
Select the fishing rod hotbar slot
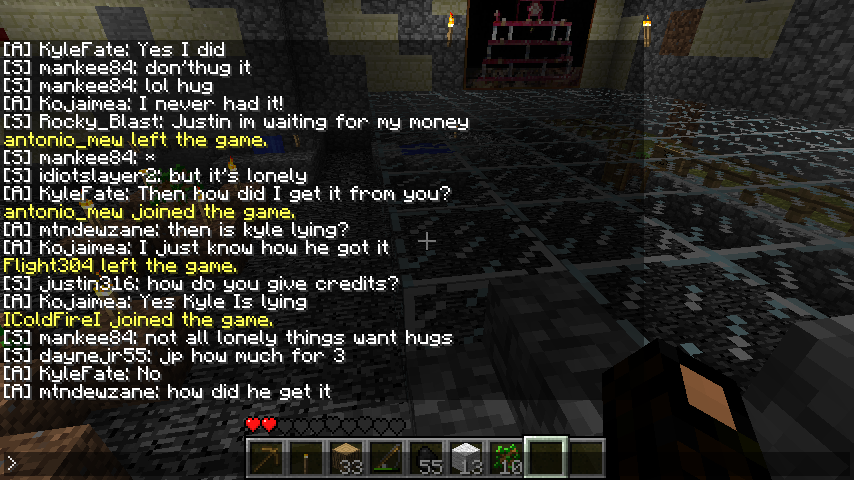pos(386,459)
